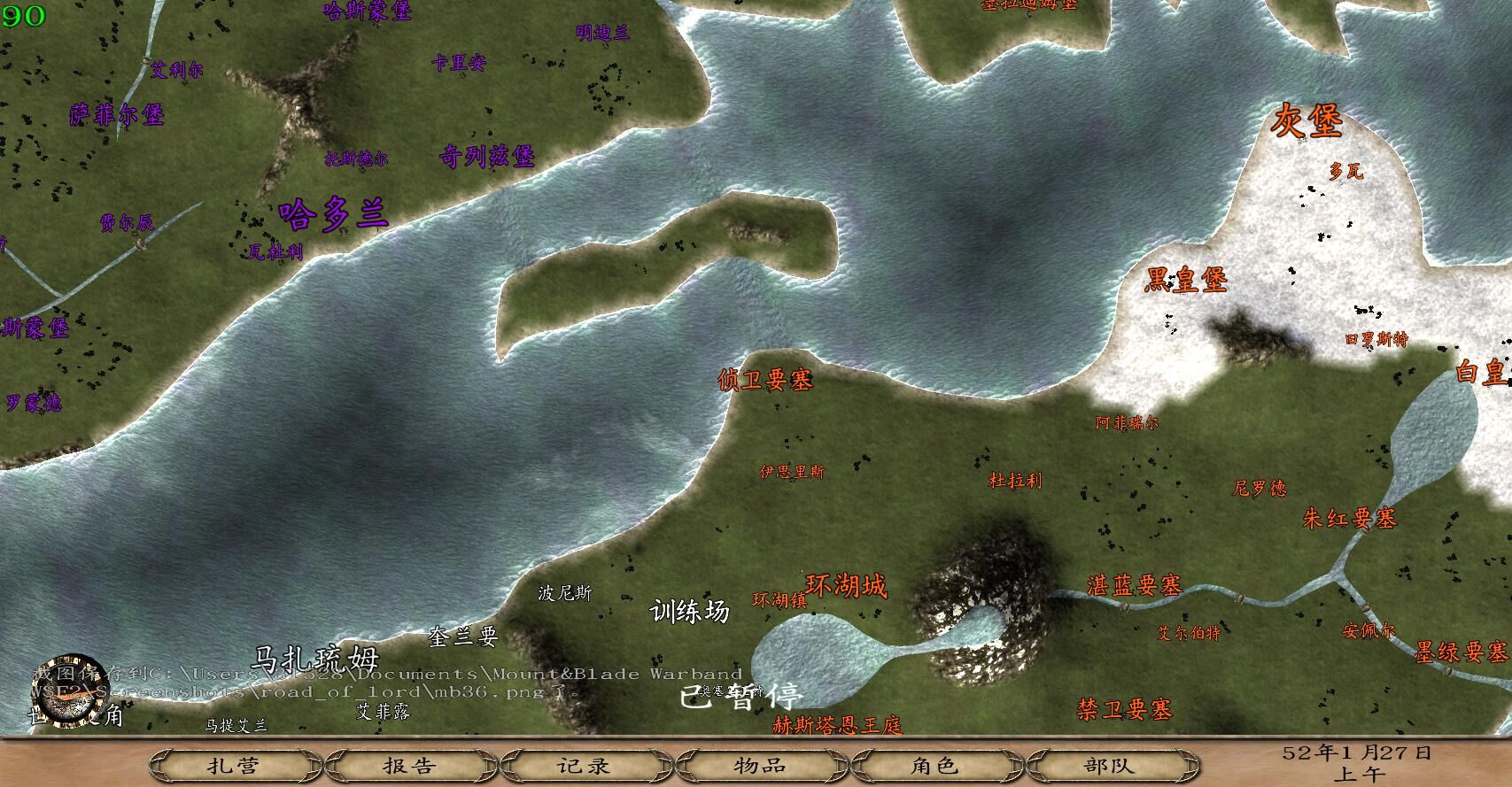
Task: Open the 扎营 camp menu
Action: [234, 765]
